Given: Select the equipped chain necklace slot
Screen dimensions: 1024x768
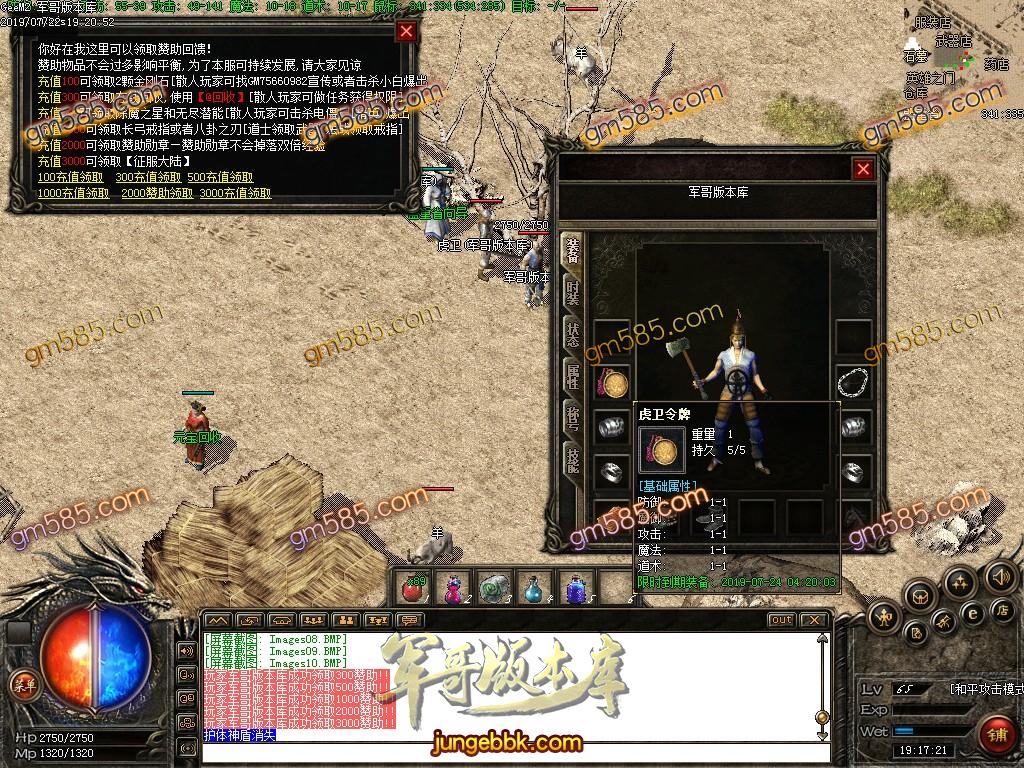Looking at the screenshot, I should pos(853,383).
